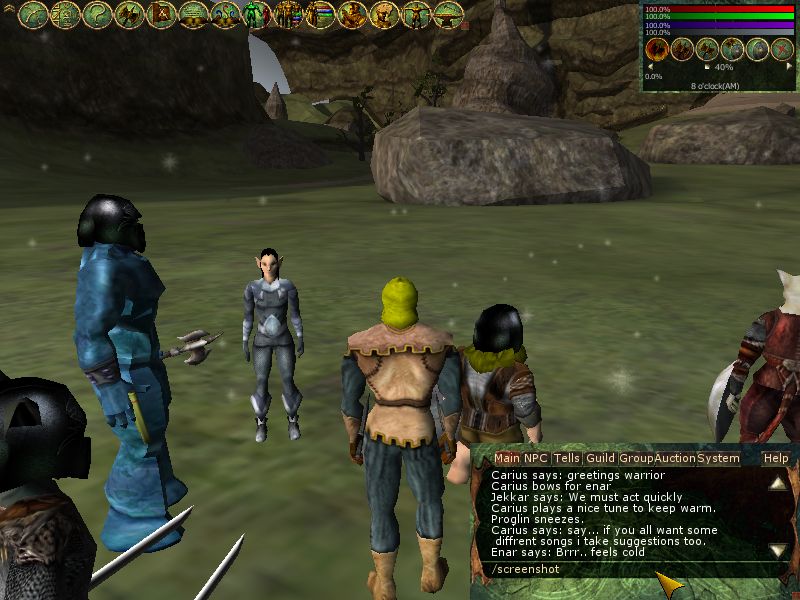Click the right arrow in status panel
The image size is (800, 600).
click(x=788, y=68)
